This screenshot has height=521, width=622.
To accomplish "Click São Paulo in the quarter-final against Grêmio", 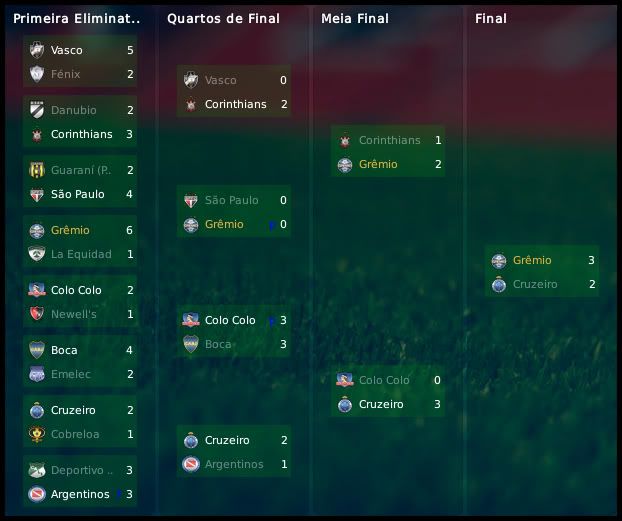I will (231, 200).
